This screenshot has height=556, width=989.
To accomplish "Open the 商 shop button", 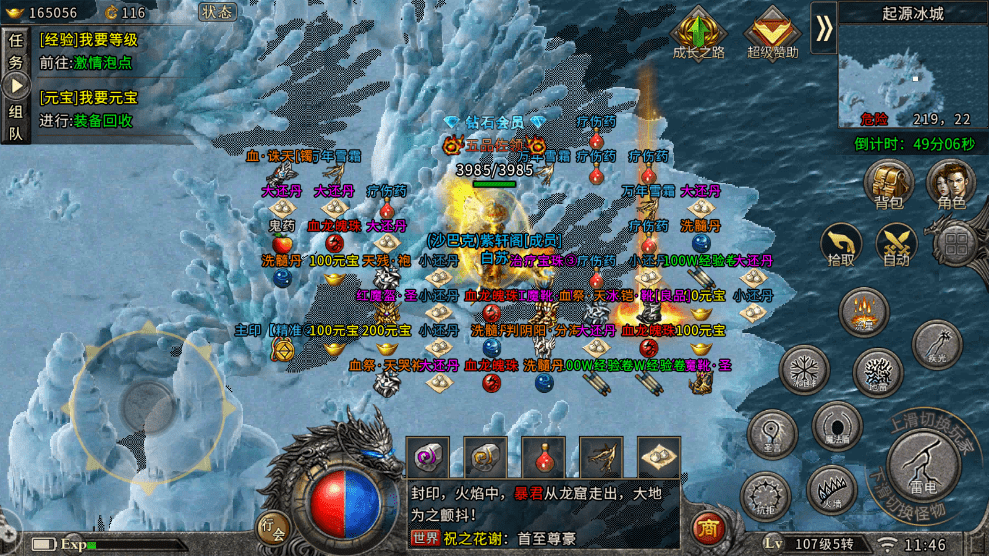I will (709, 527).
